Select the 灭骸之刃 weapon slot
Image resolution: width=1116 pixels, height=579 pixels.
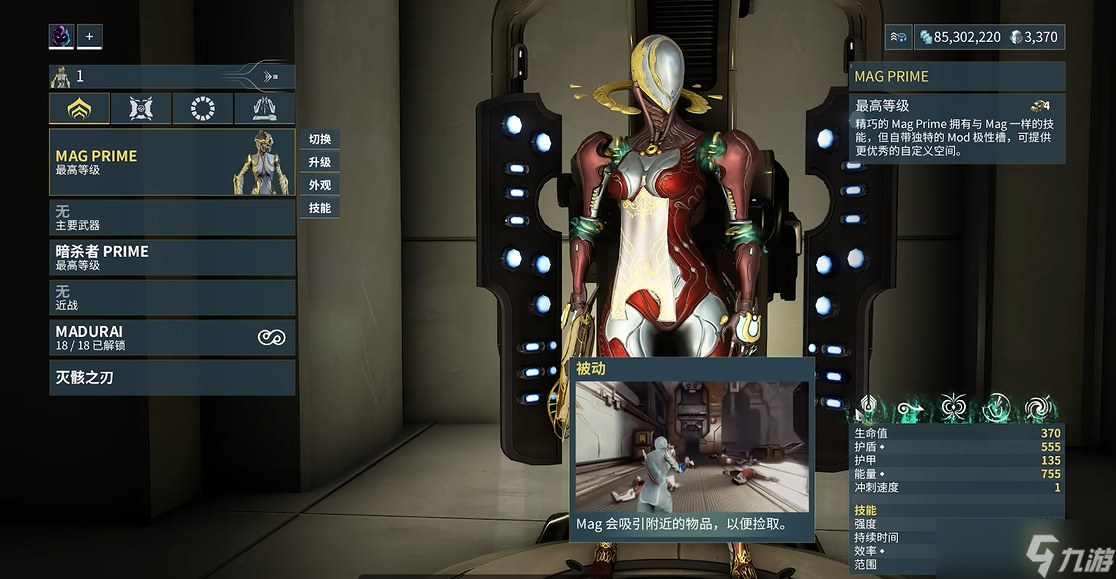(x=172, y=378)
